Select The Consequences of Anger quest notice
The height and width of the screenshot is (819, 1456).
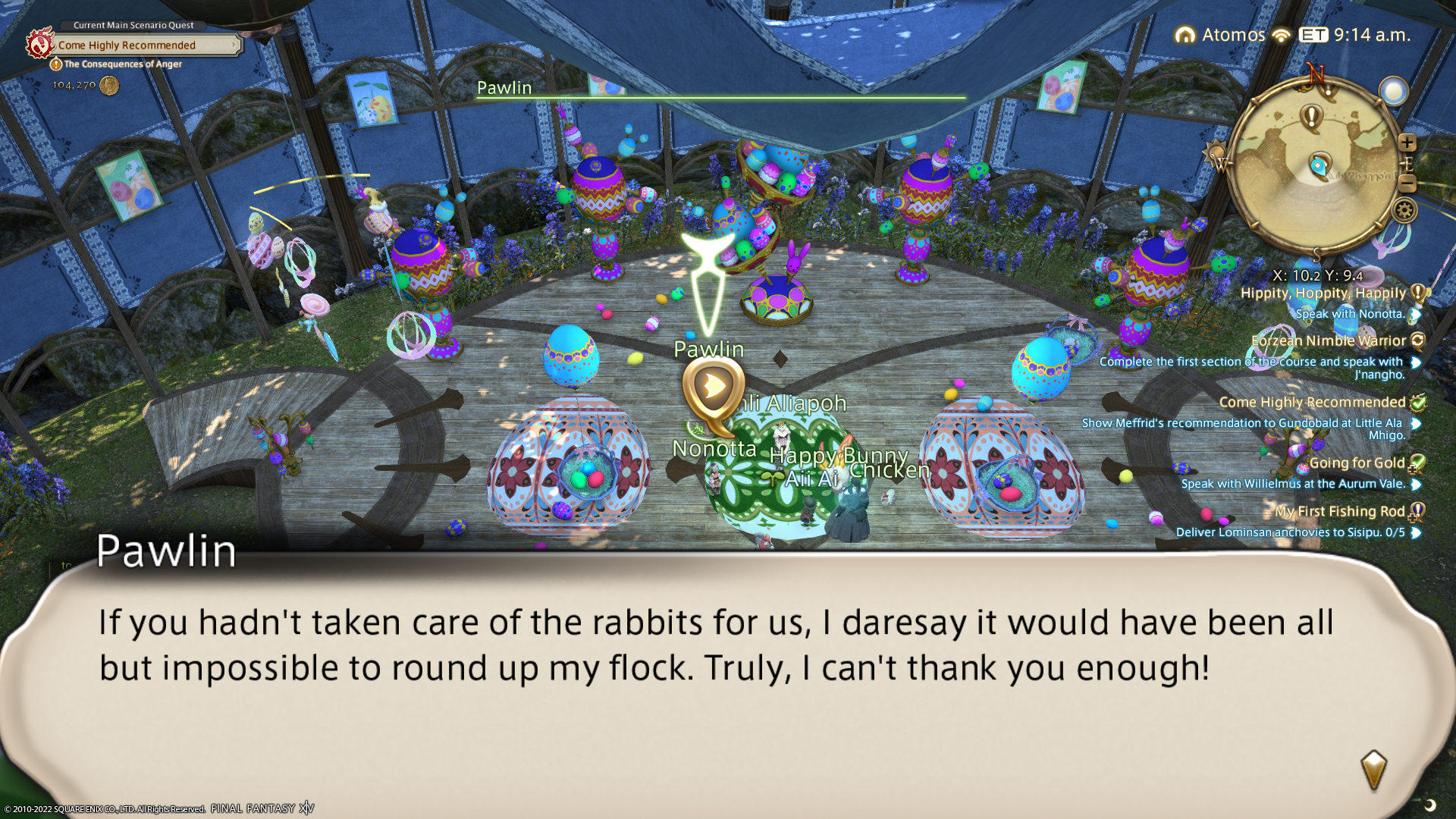pos(122,64)
